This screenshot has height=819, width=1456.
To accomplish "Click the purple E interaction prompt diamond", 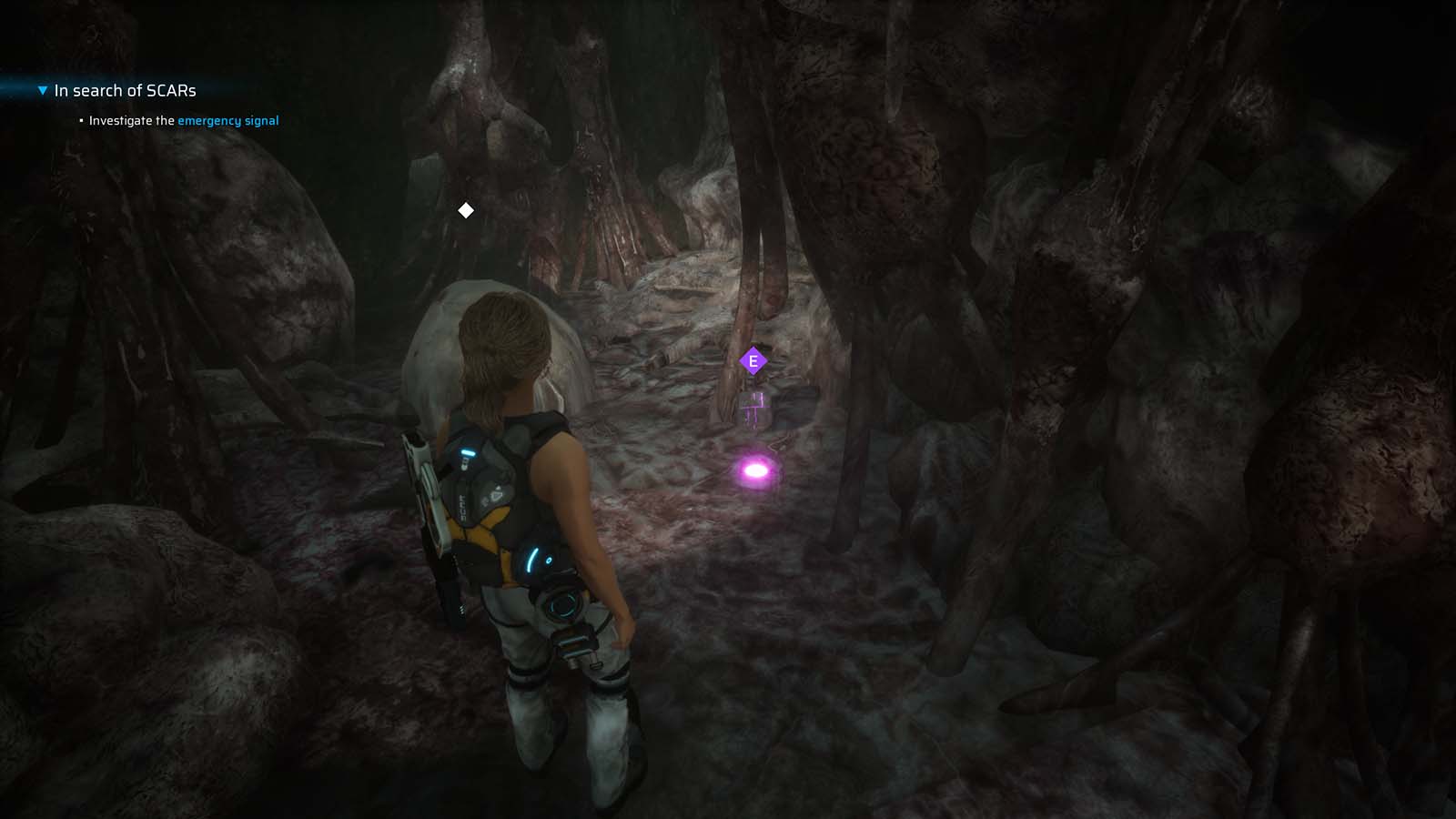I will 753,360.
